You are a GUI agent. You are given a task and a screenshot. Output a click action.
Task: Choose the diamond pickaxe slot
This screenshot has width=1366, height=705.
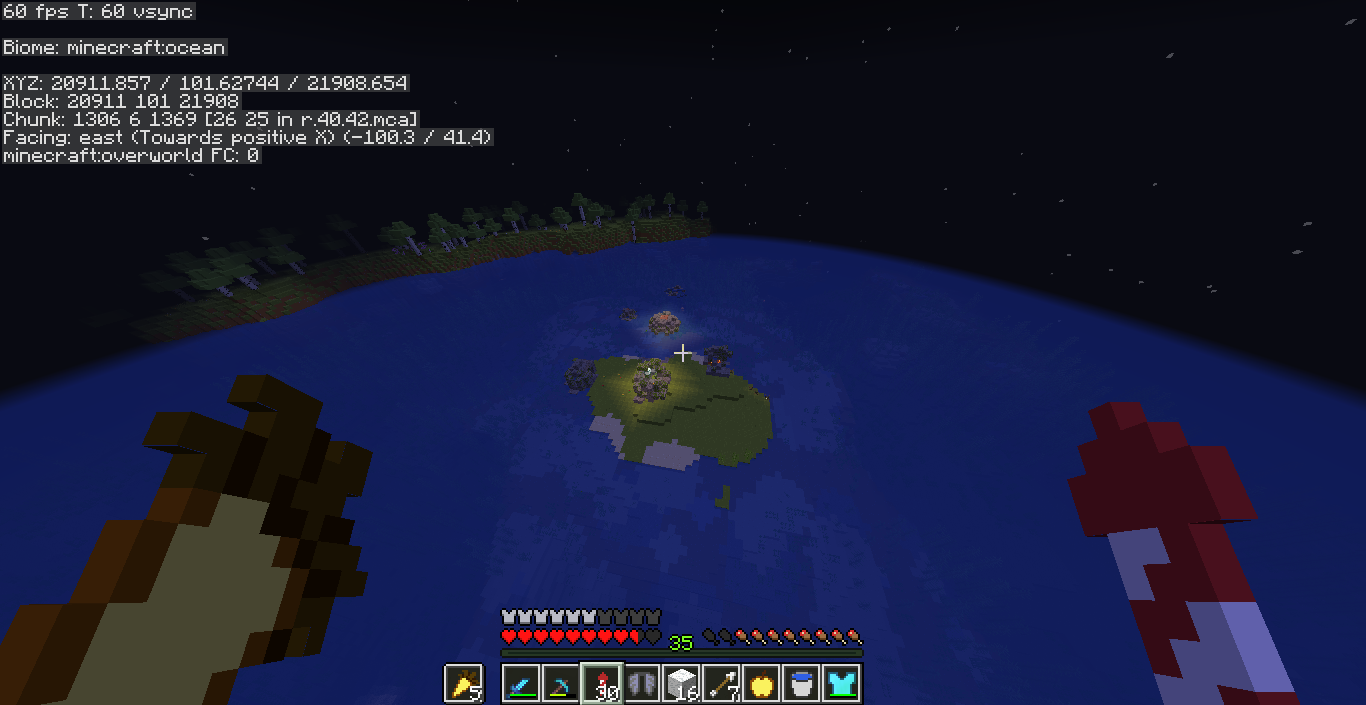pyautogui.click(x=562, y=684)
